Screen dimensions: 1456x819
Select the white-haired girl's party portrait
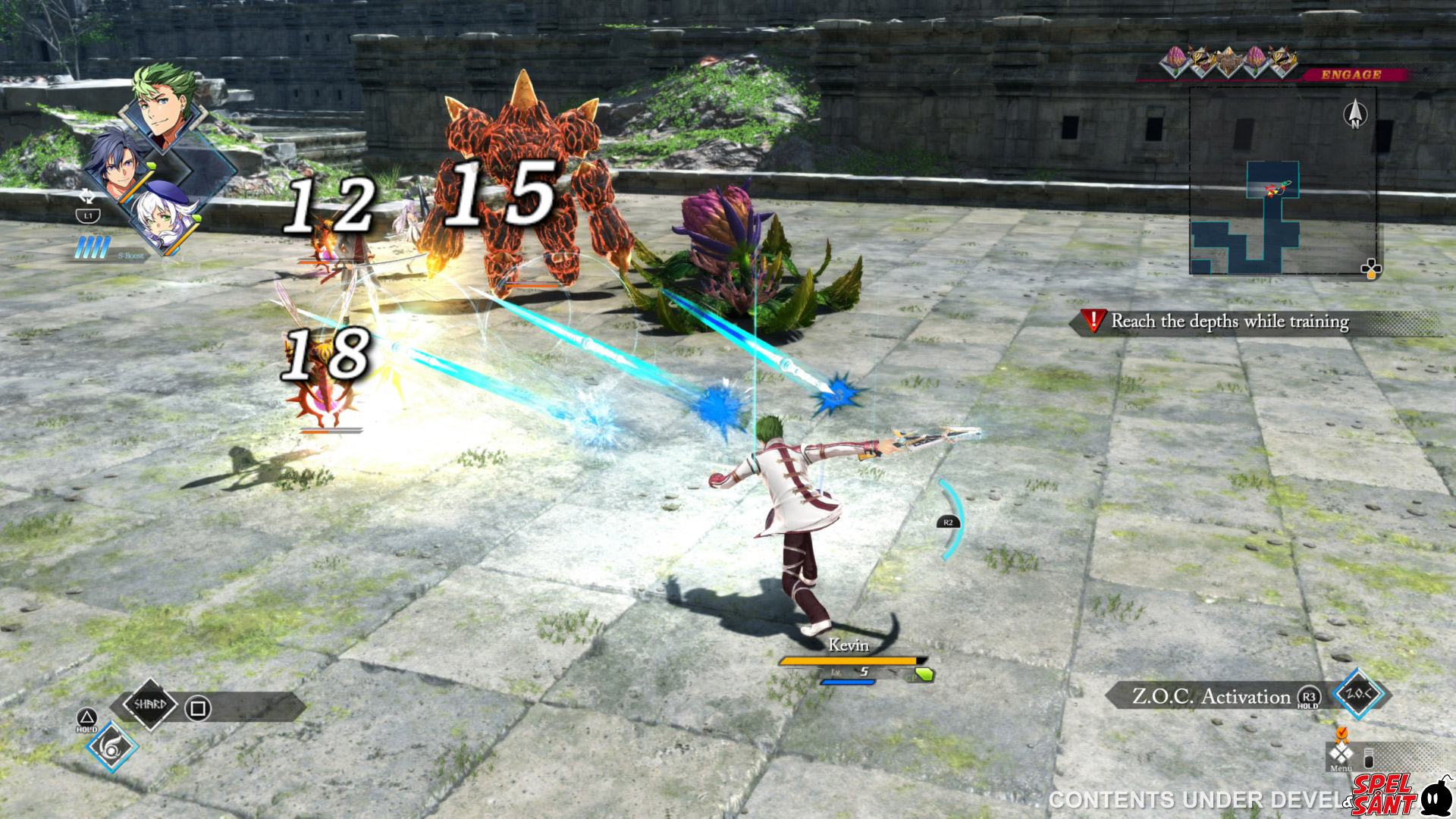(x=165, y=218)
